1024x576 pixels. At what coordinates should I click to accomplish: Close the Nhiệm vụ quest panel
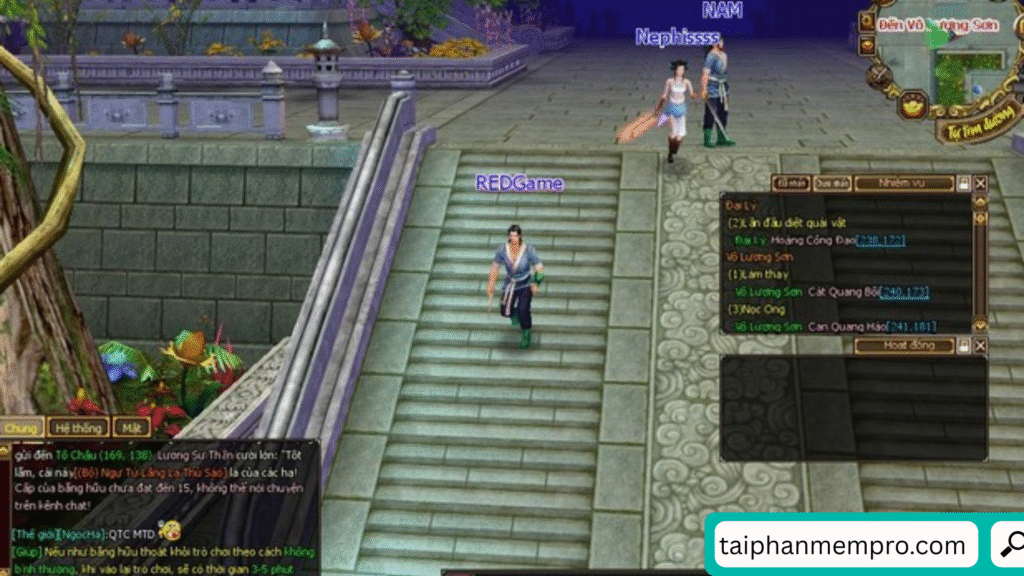[x=981, y=184]
